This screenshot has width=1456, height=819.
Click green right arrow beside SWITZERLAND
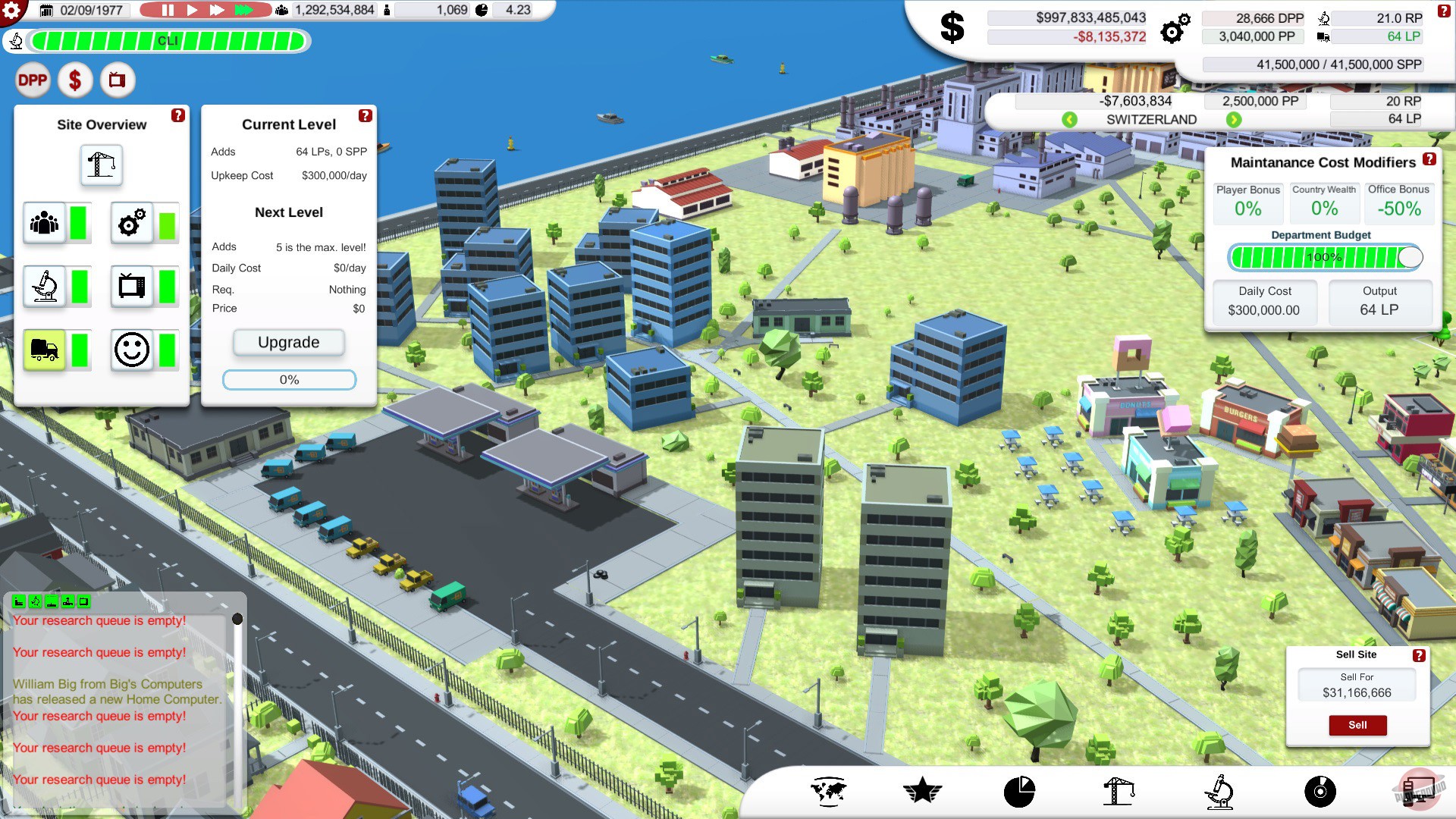point(1235,119)
